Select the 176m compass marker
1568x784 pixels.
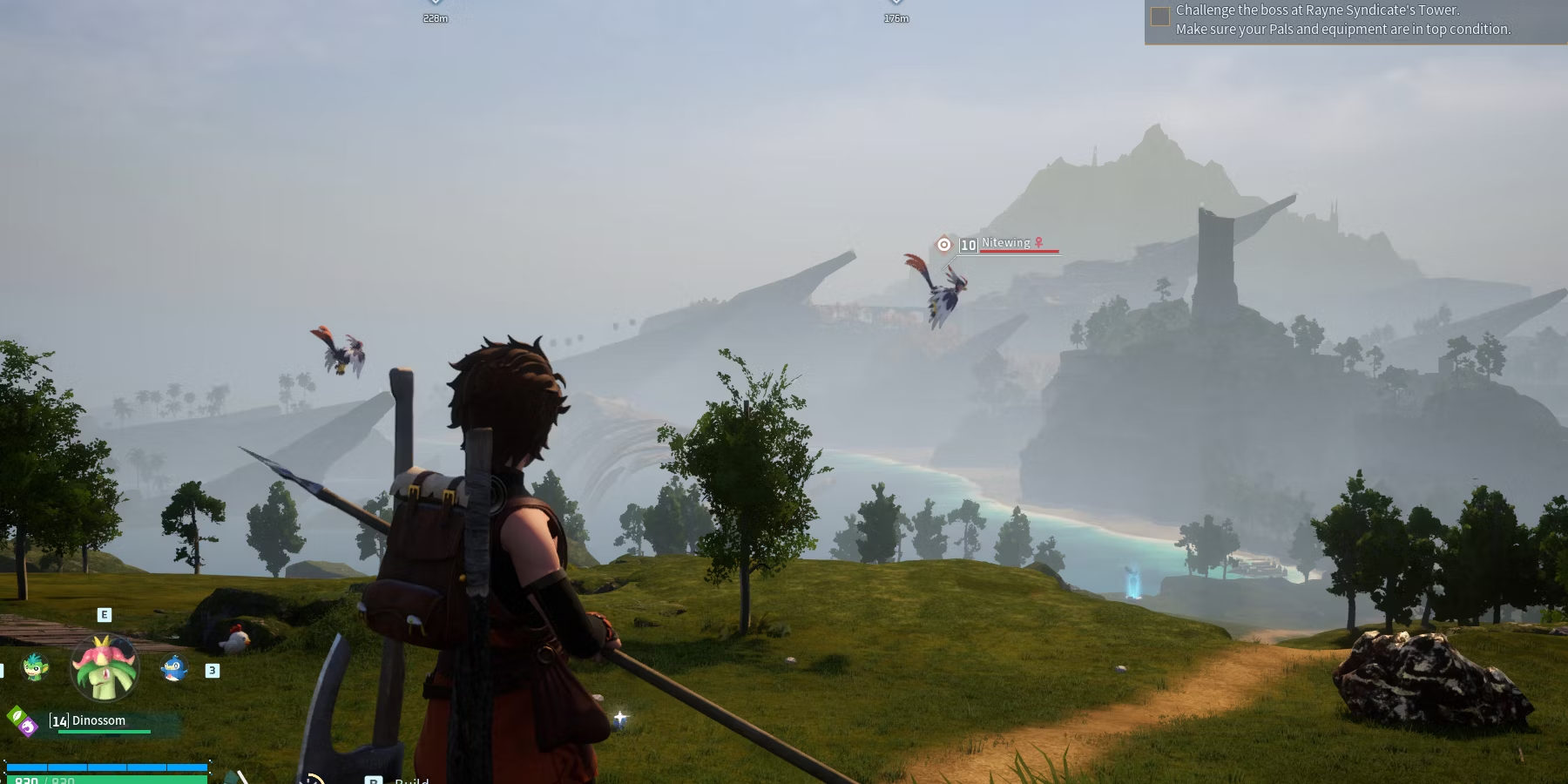point(896,12)
